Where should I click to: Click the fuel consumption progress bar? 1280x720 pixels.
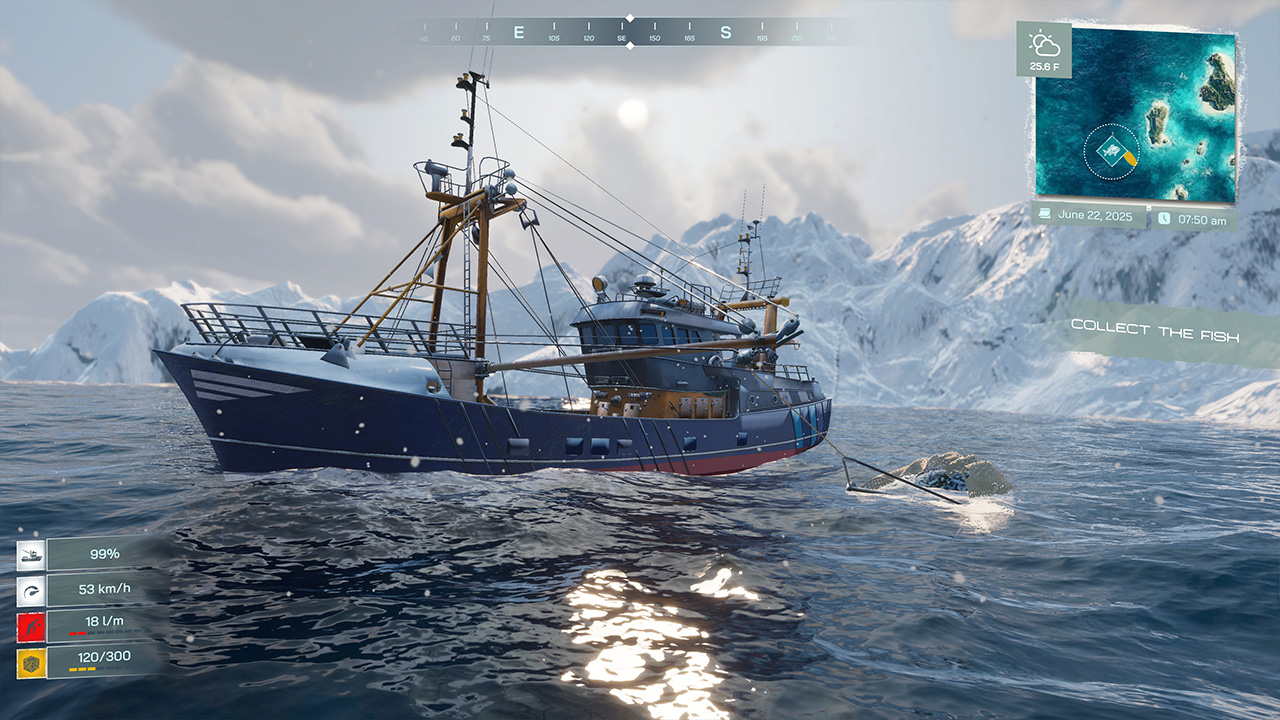pyautogui.click(x=103, y=631)
